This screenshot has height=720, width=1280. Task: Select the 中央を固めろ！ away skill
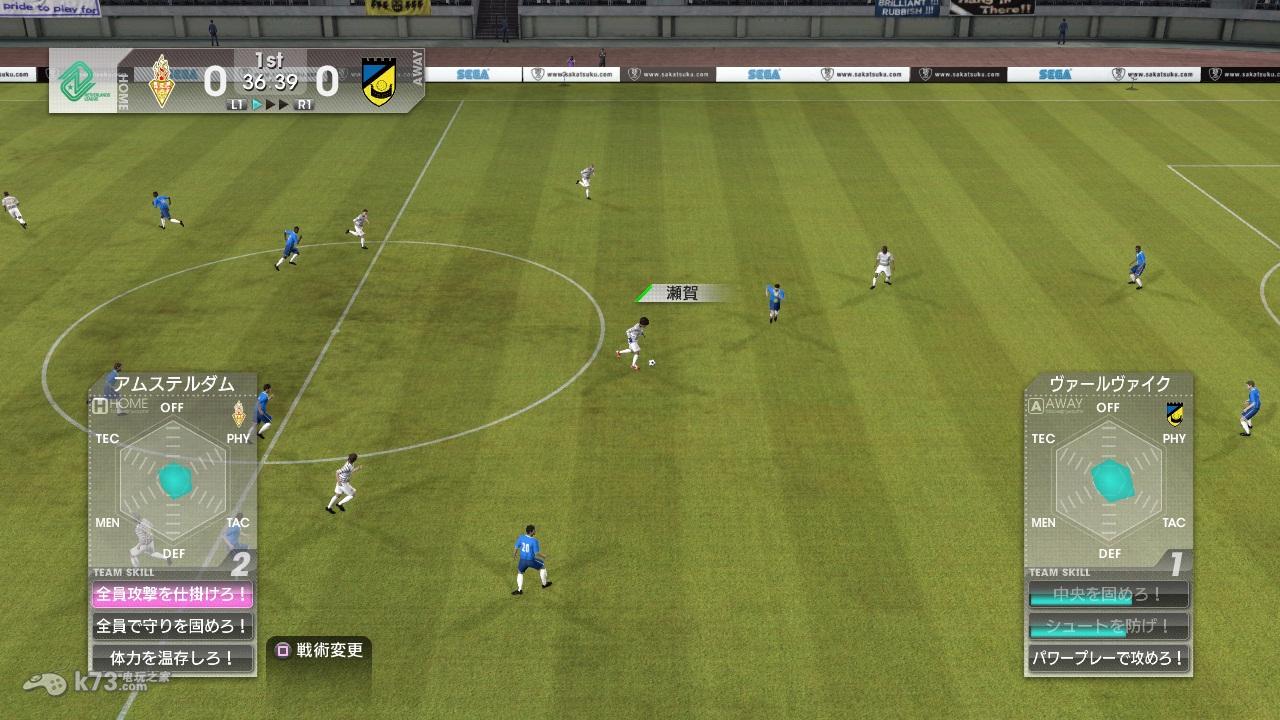coord(1109,595)
